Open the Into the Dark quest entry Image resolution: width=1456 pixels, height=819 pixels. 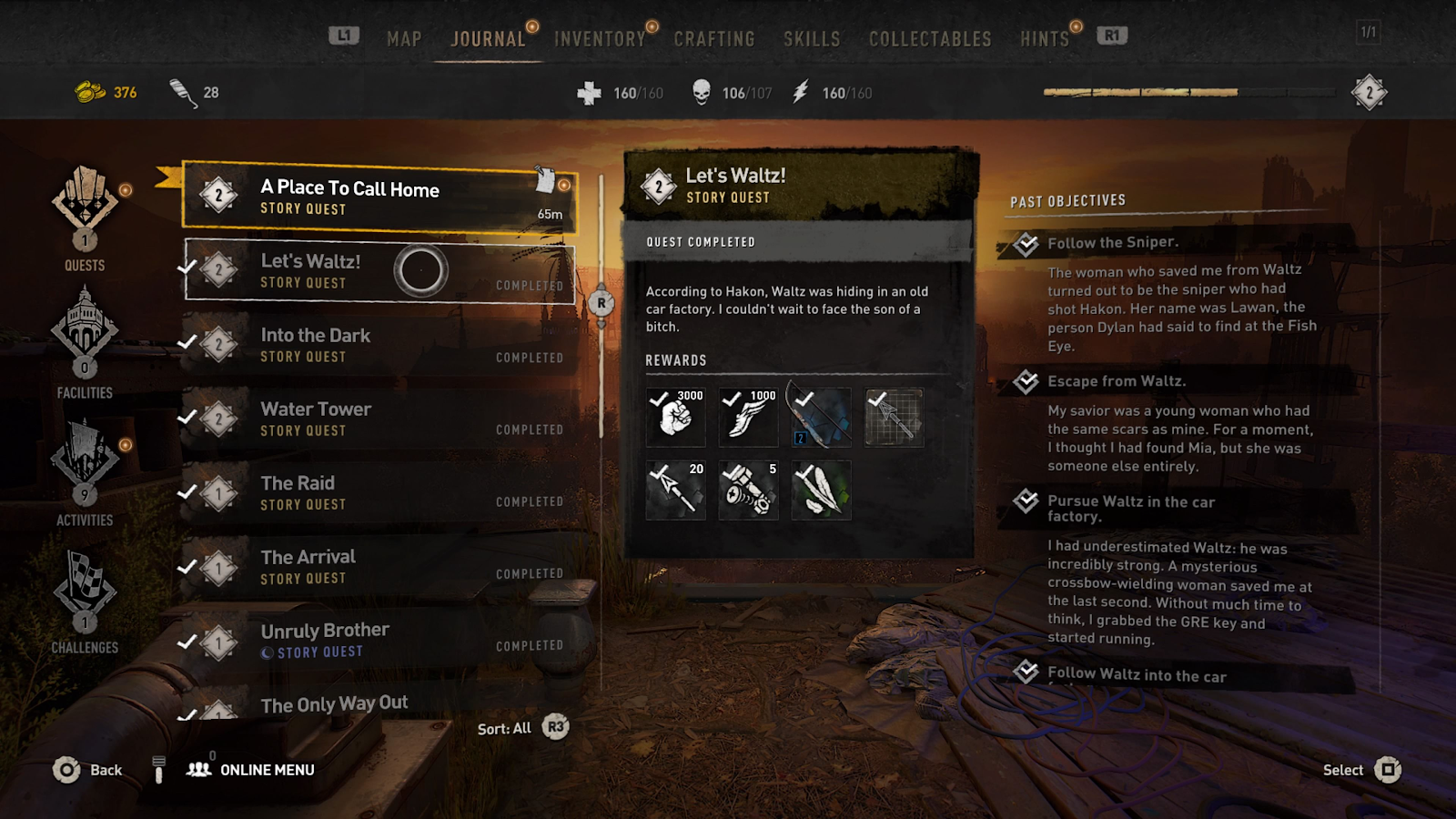coord(379,345)
